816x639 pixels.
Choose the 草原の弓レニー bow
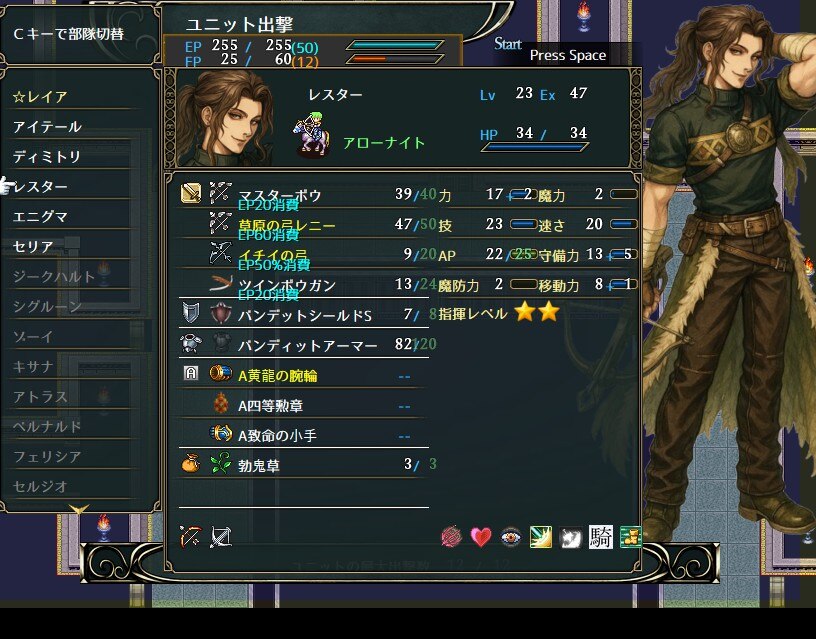286,225
